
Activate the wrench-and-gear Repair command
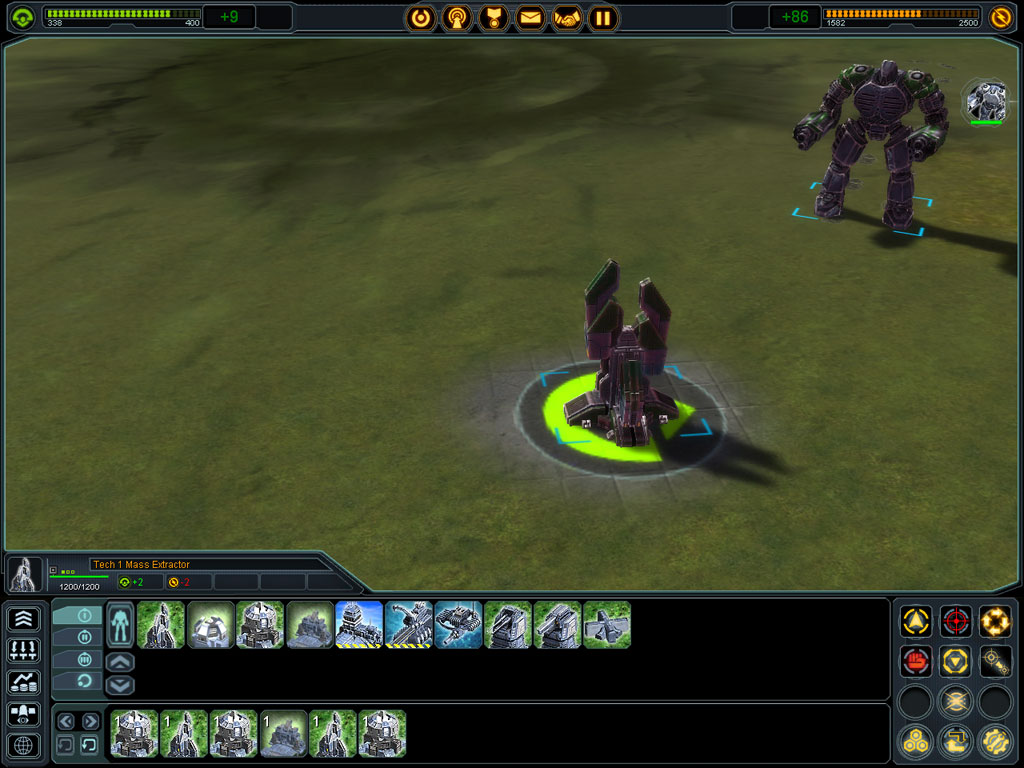tap(994, 741)
